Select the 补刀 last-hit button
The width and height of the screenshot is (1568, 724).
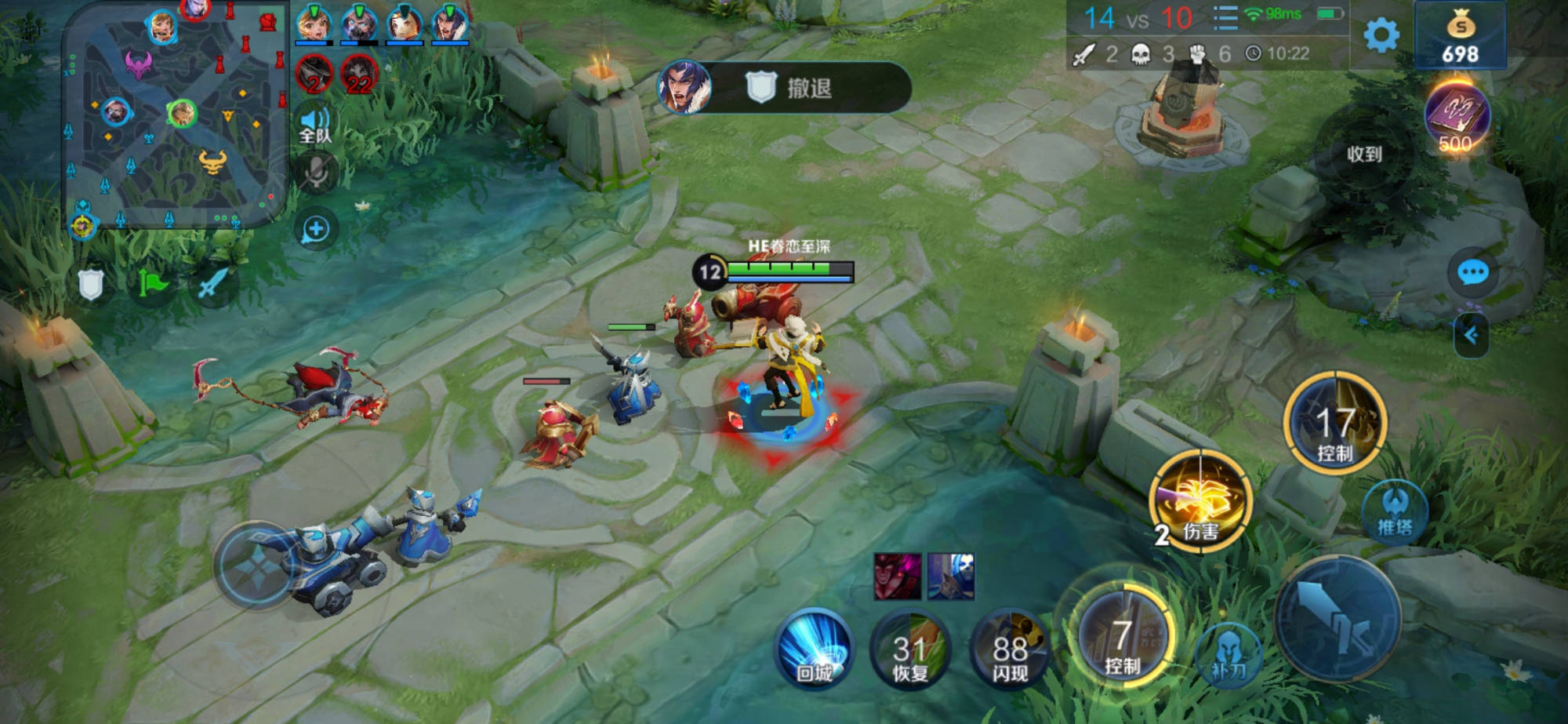[x=1229, y=657]
